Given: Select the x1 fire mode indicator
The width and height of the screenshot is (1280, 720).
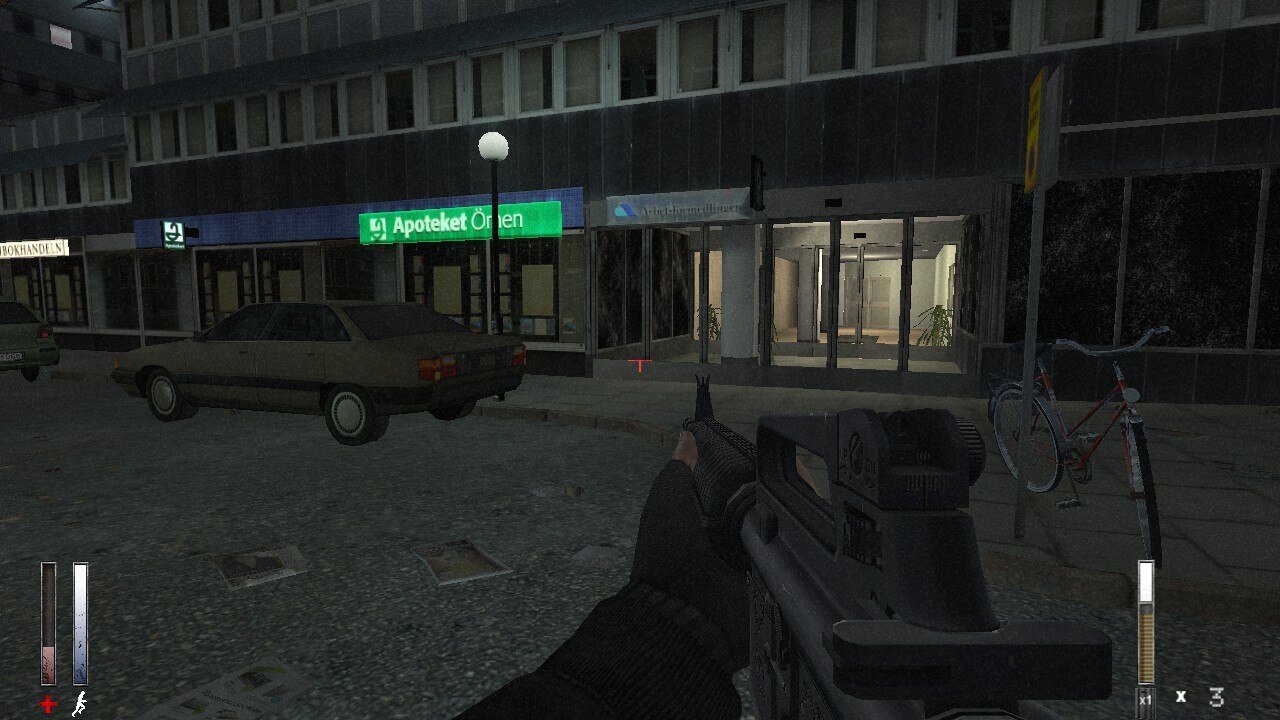Looking at the screenshot, I should 1145,700.
